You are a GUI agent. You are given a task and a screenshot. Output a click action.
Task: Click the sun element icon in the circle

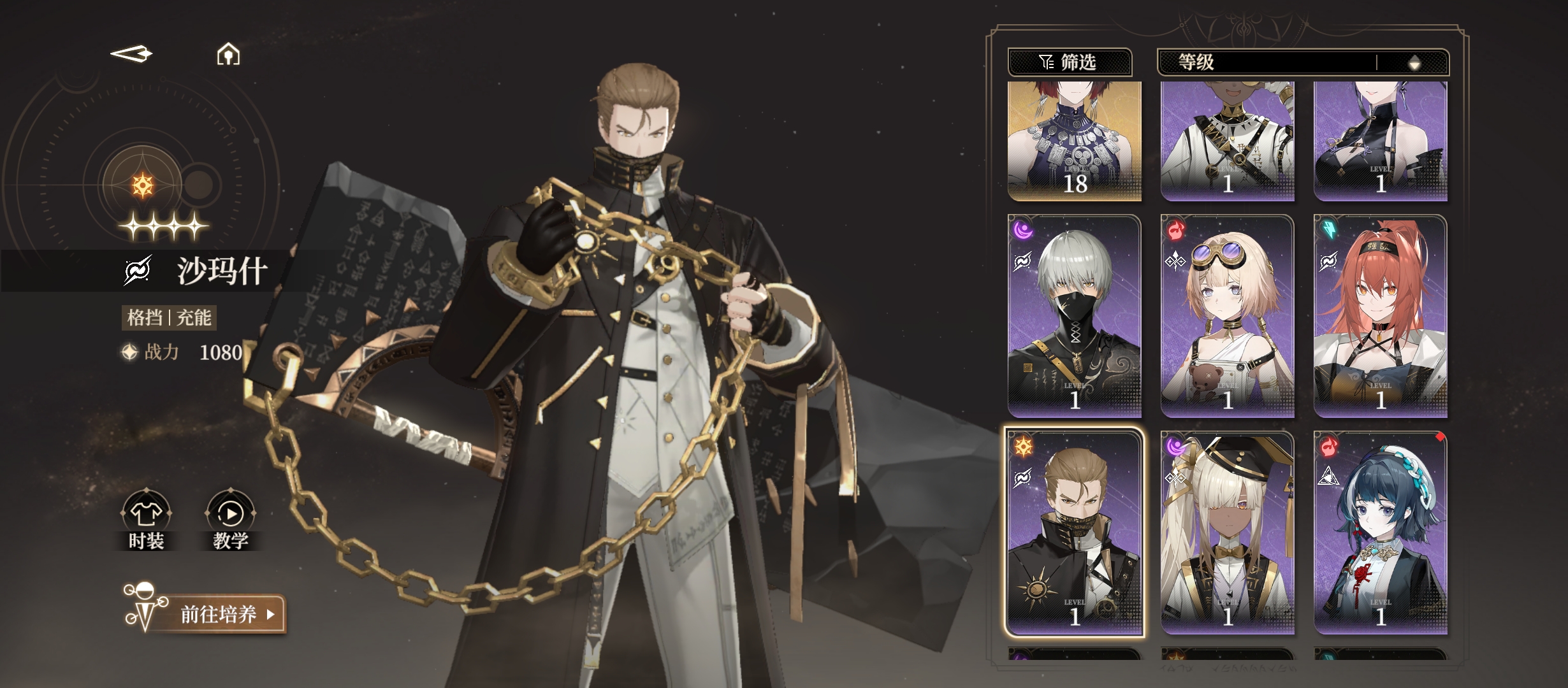tap(142, 186)
